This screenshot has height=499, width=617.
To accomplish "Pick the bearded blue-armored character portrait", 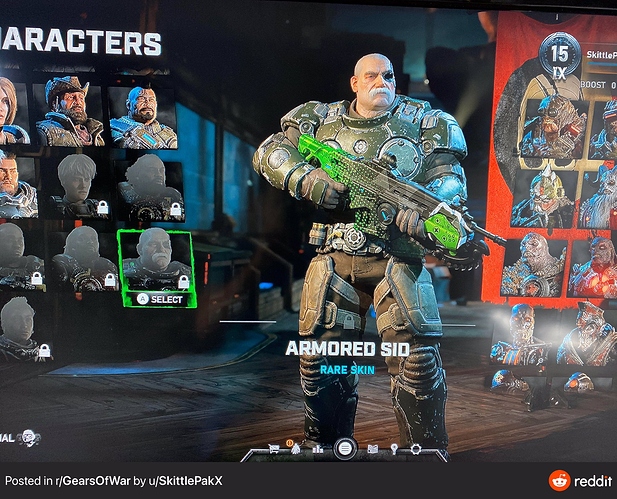I will click(143, 116).
